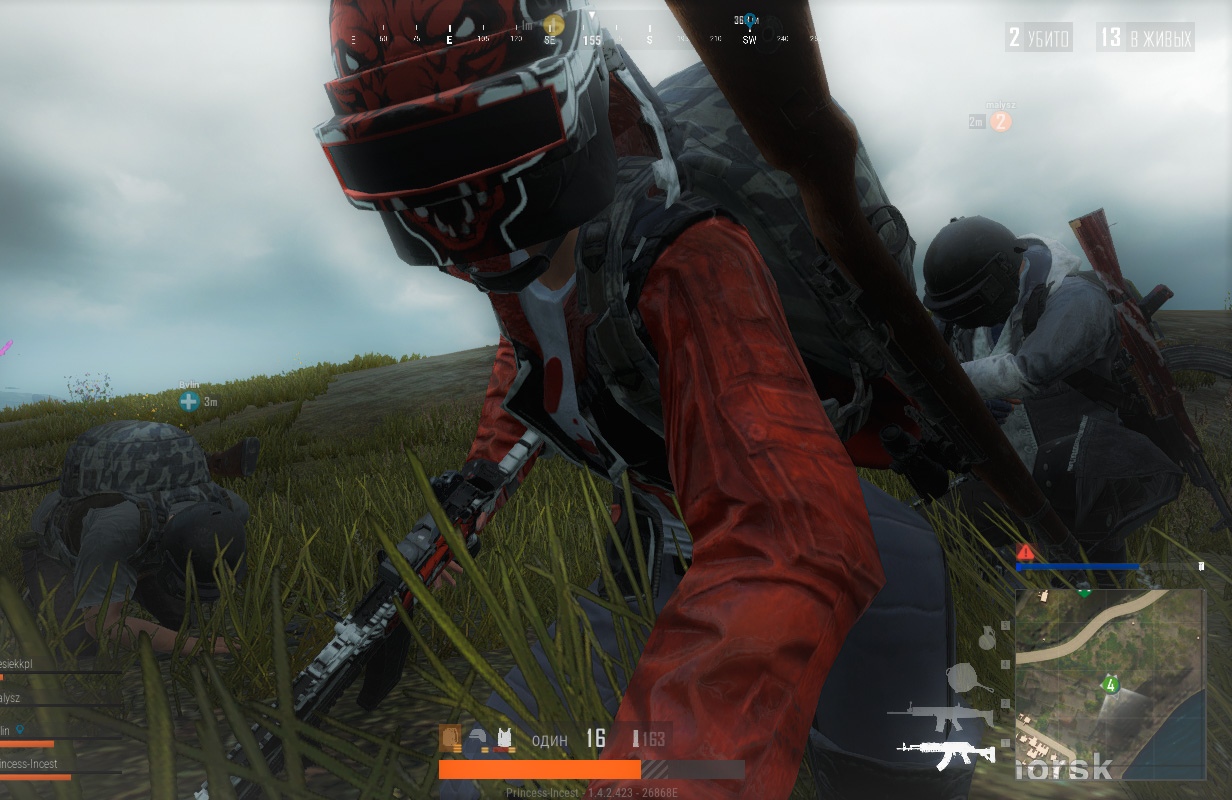Viewport: 1232px width, 800px height.
Task: Select the green number 4 player marker on minimap
Action: (1109, 685)
